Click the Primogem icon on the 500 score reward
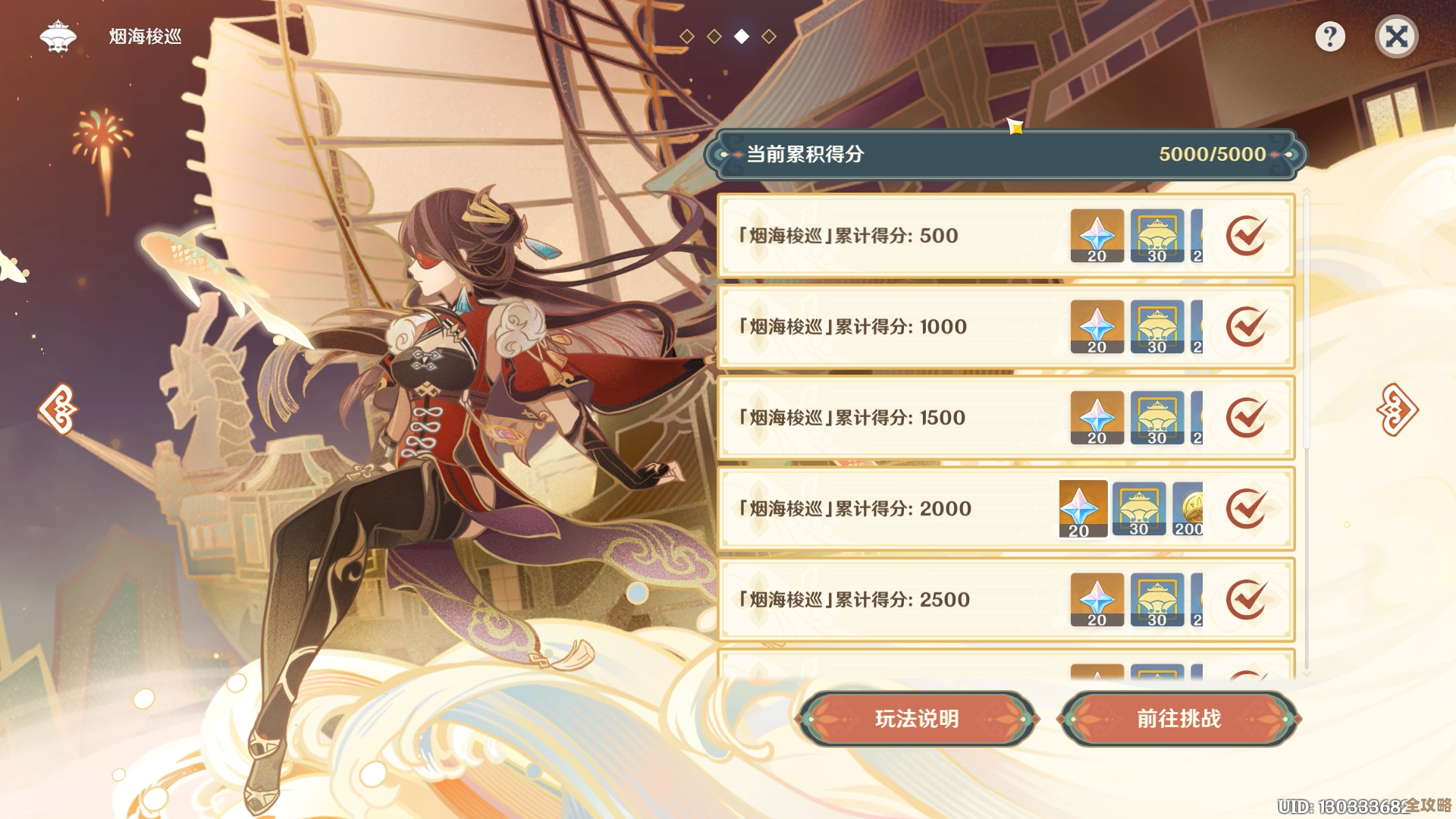Screen dimensions: 1456x819 1096,235
